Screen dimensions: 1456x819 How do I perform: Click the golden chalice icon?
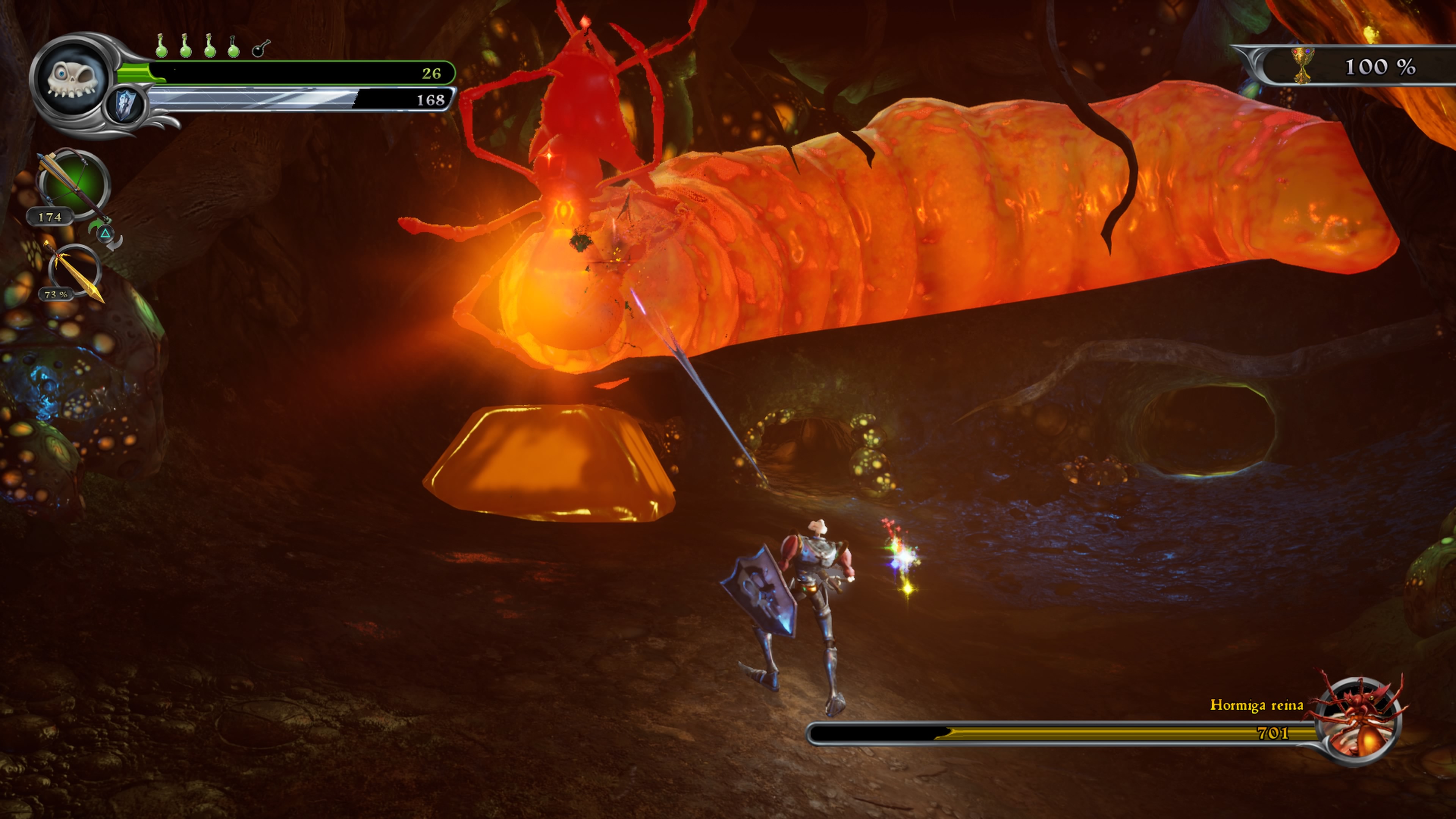pos(1302,66)
